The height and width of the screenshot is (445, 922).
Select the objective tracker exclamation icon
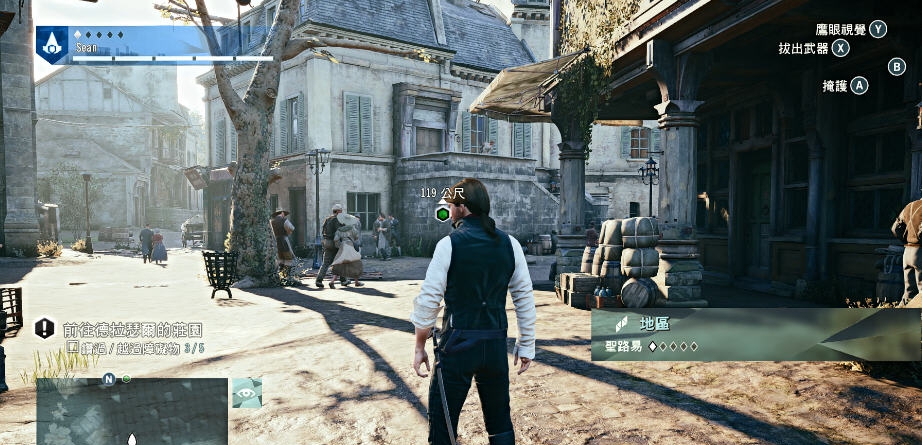click(45, 328)
